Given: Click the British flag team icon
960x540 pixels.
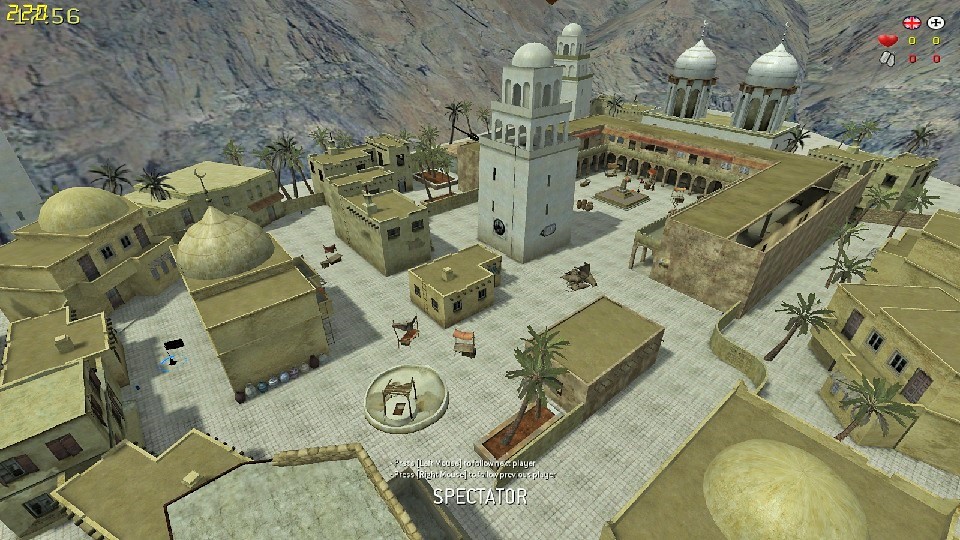Looking at the screenshot, I should [x=911, y=21].
